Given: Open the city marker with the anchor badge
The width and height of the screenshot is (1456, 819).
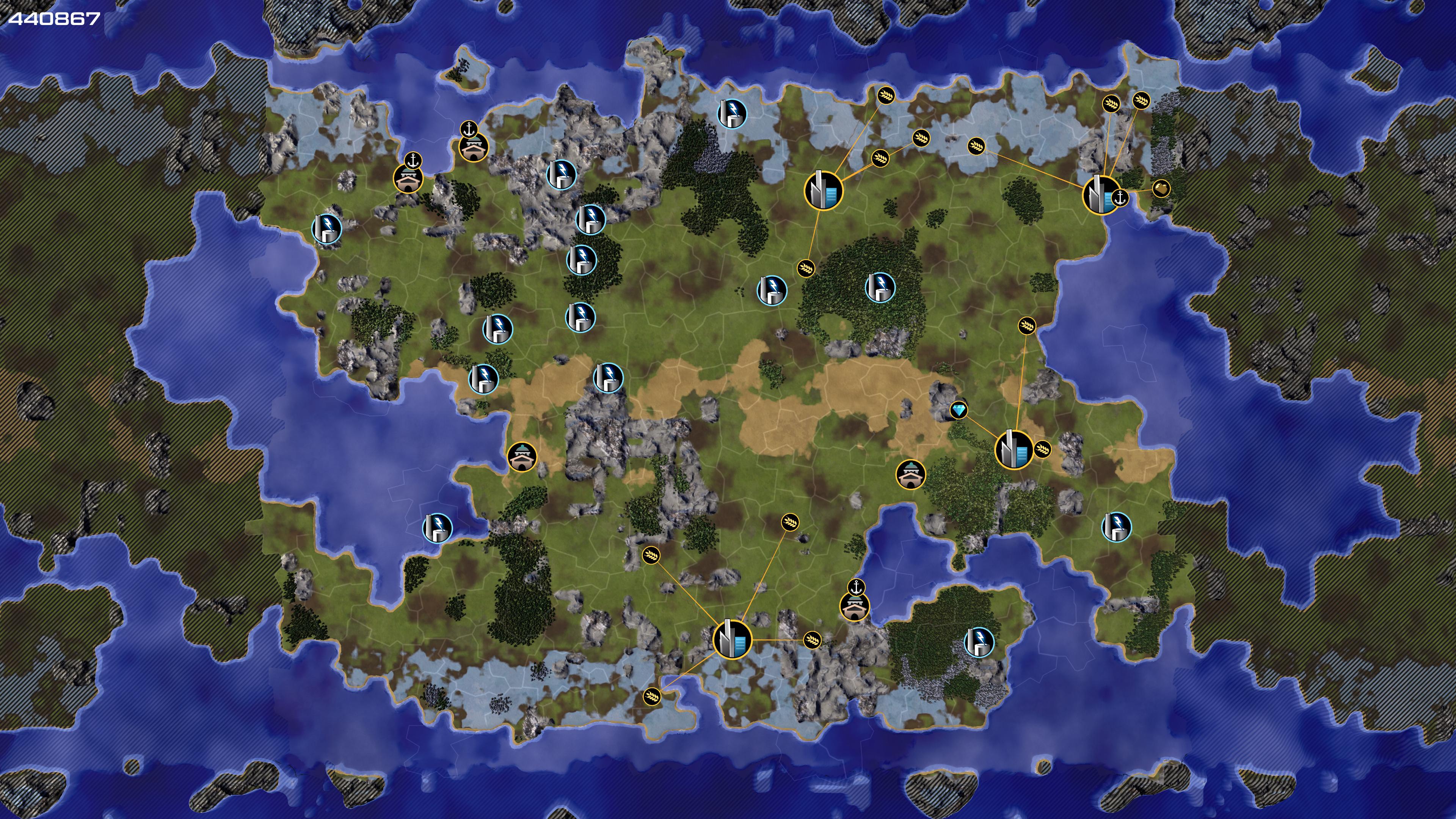Looking at the screenshot, I should (x=1100, y=195).
